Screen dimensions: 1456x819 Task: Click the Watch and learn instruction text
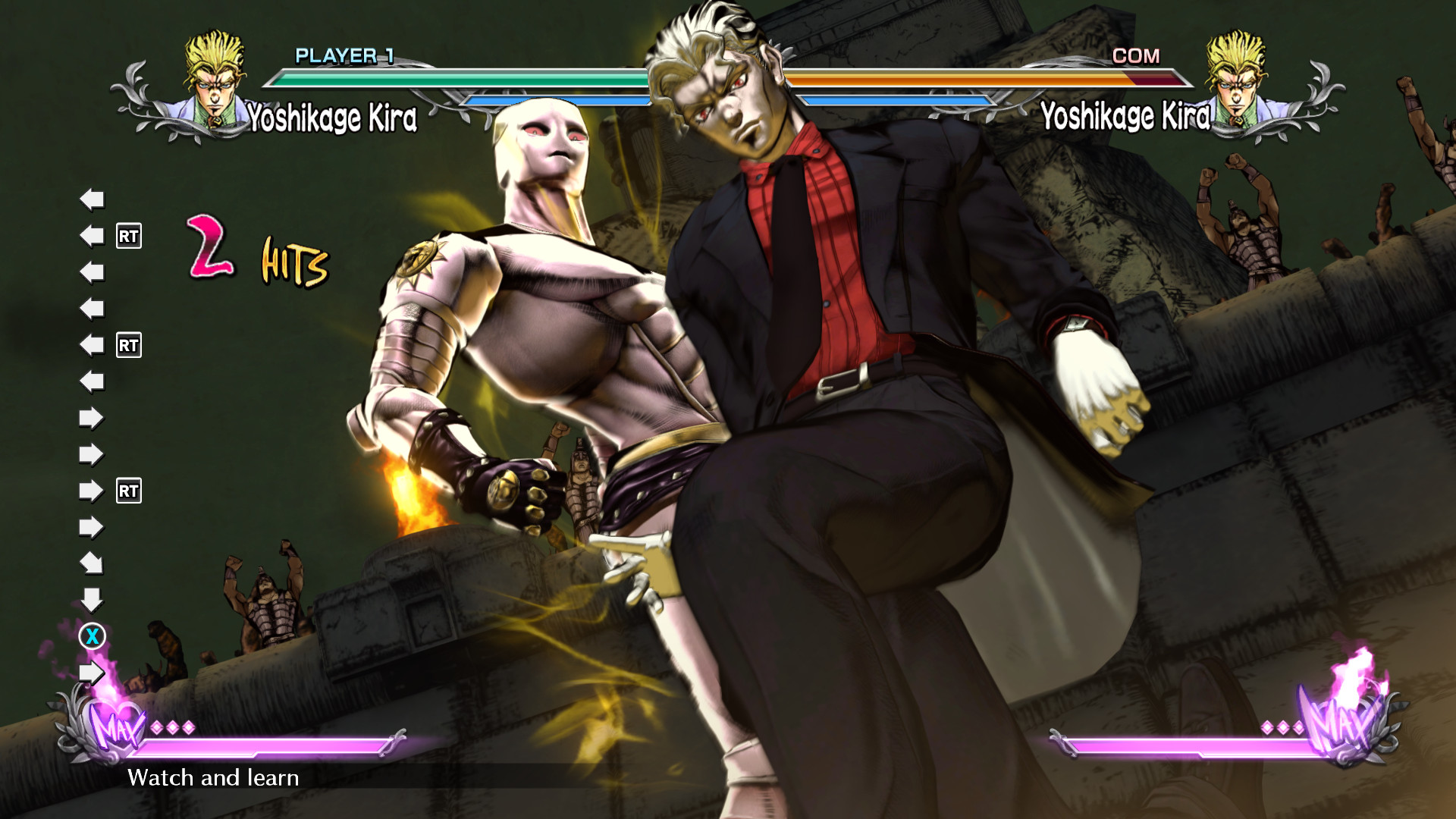tap(215, 777)
